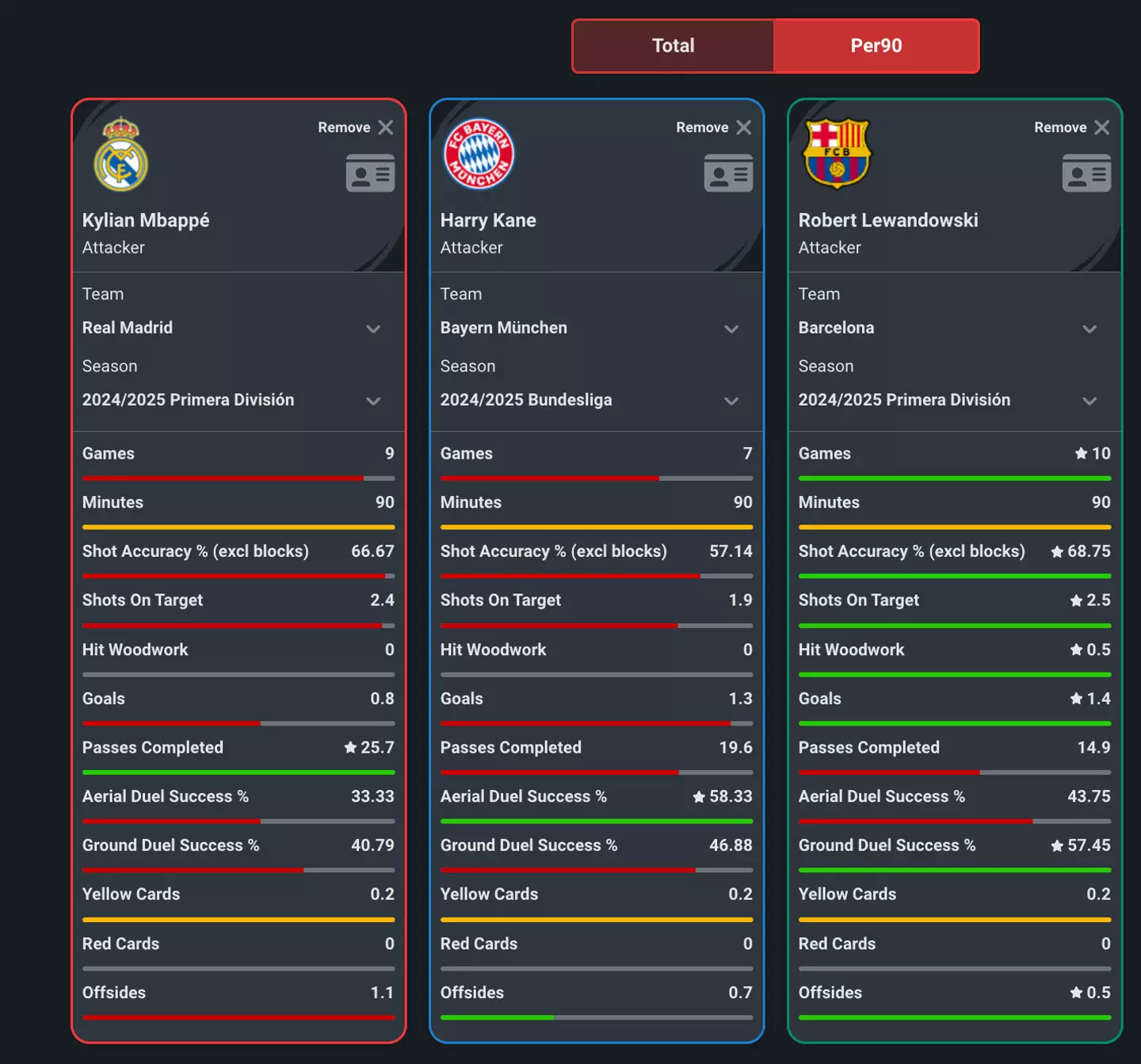1141x1064 pixels.
Task: Open Mbappé's 2024/2025 Primera División season dropdown
Action: (373, 401)
